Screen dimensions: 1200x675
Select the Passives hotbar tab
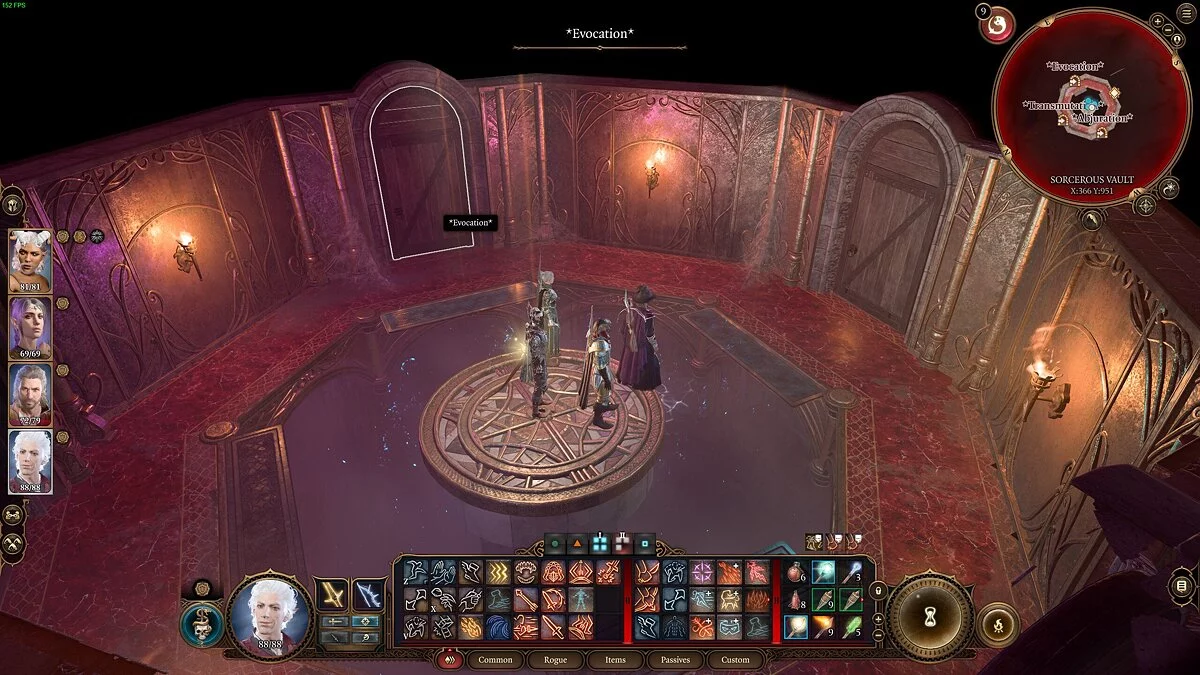[675, 660]
